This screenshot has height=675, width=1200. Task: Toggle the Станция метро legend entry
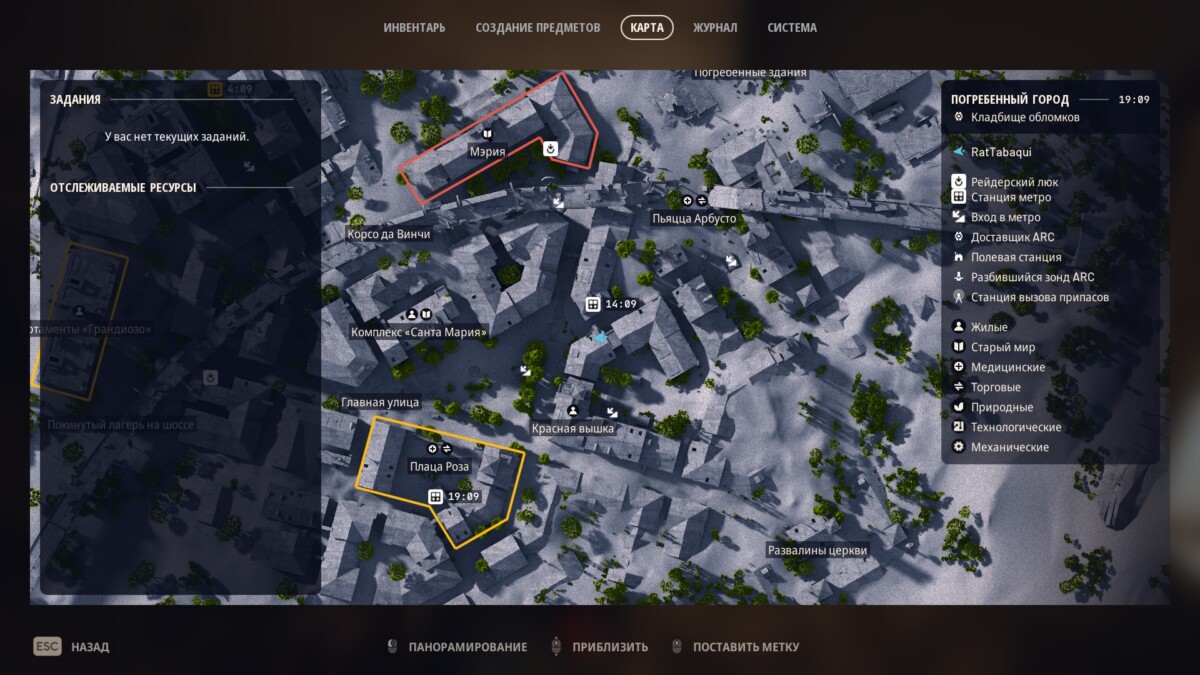(1010, 197)
